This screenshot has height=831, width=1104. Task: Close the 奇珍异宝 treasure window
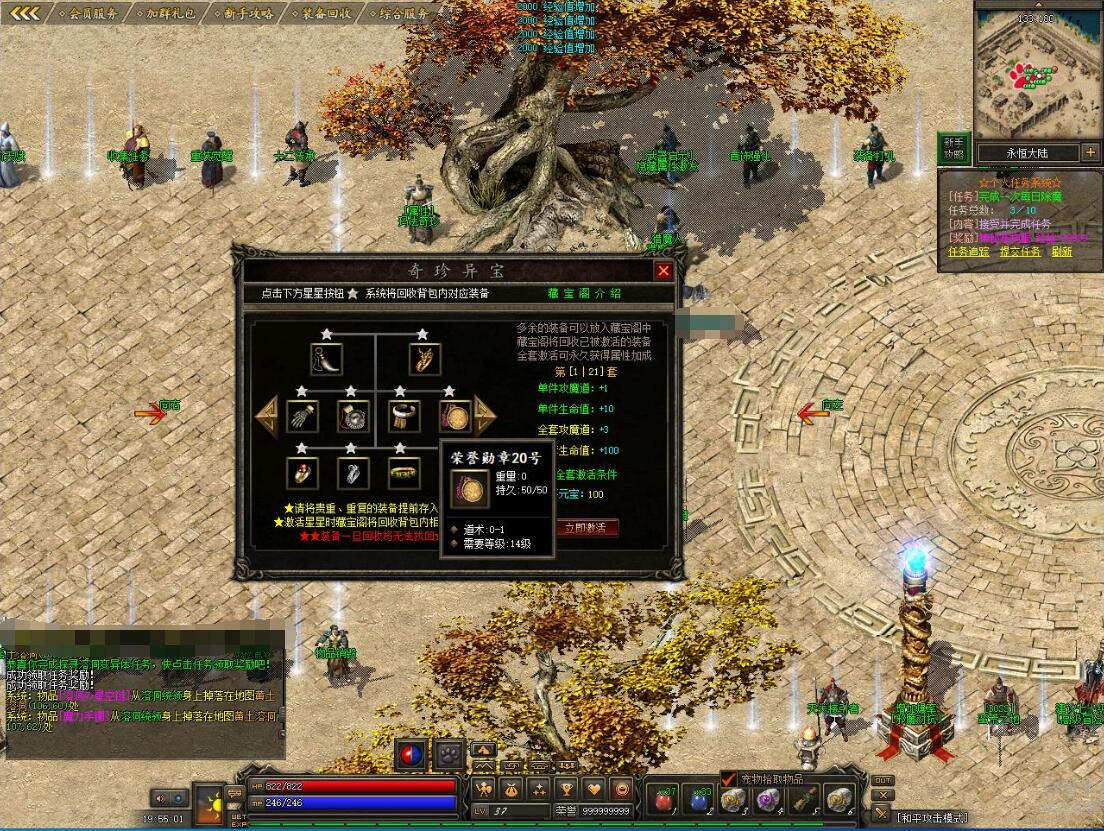[x=663, y=271]
